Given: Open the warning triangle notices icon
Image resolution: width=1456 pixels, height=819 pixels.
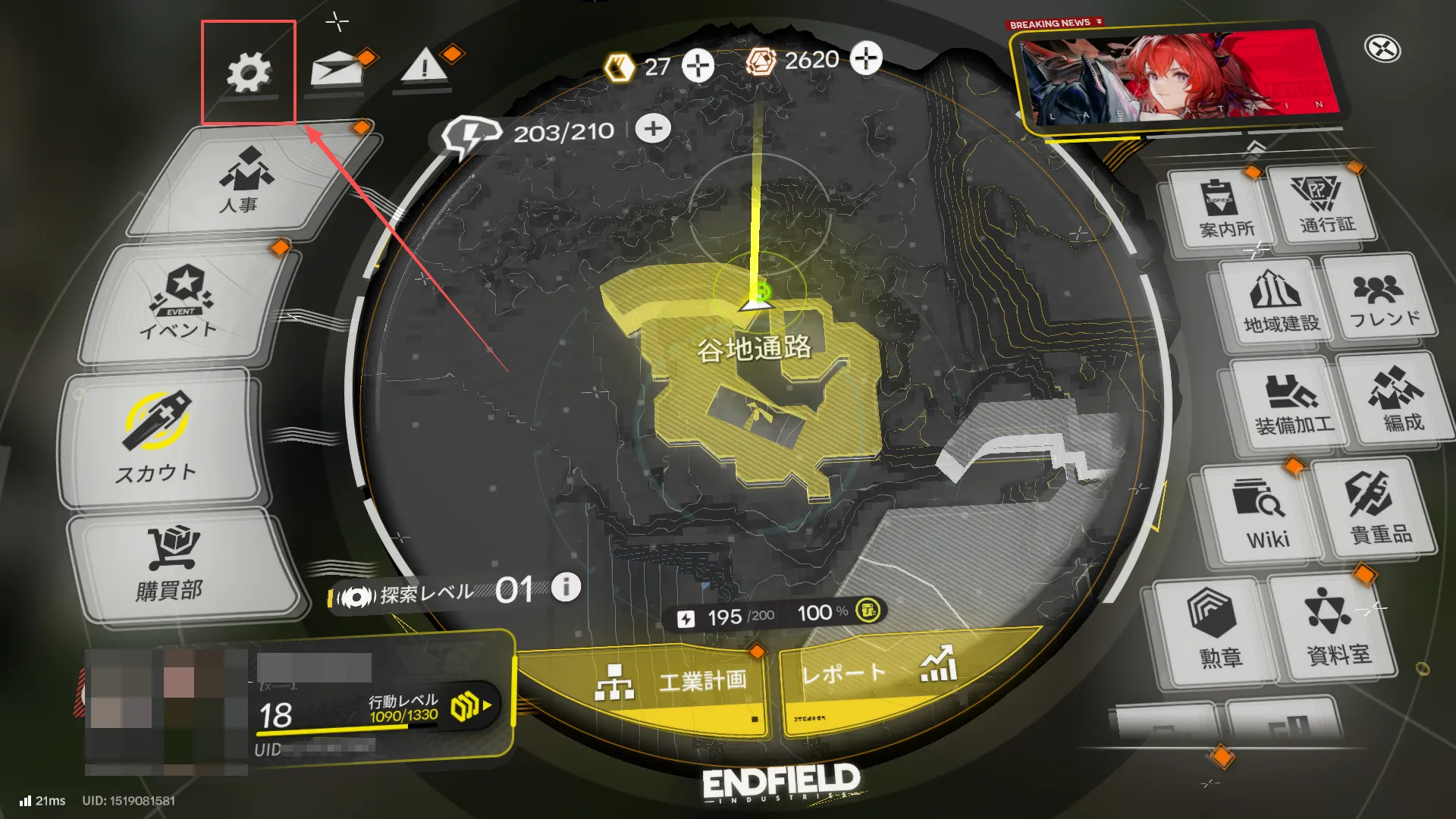Looking at the screenshot, I should pos(424,67).
